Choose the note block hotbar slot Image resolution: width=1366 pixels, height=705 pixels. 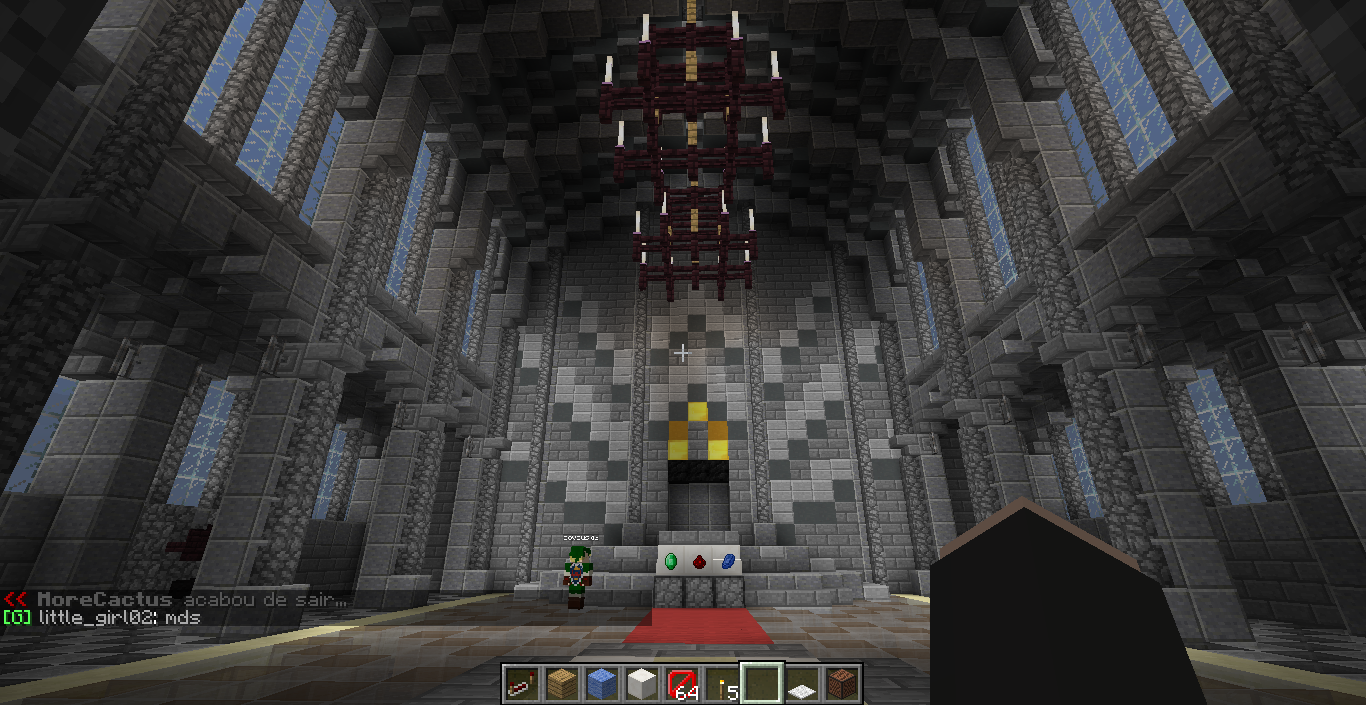pos(841,684)
